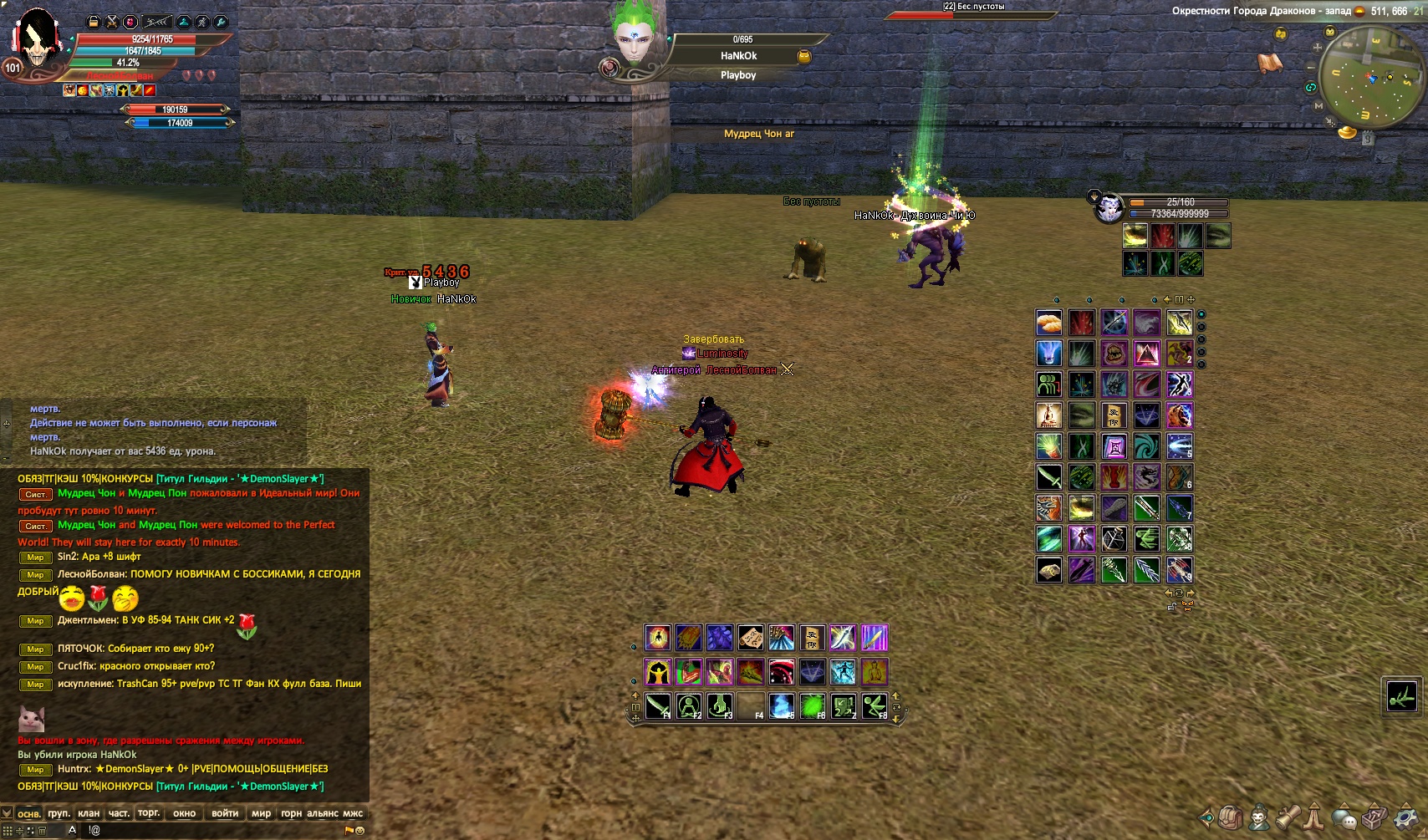Open the character portrait menu icon
This screenshot has width=1428, height=840.
click(1258, 817)
